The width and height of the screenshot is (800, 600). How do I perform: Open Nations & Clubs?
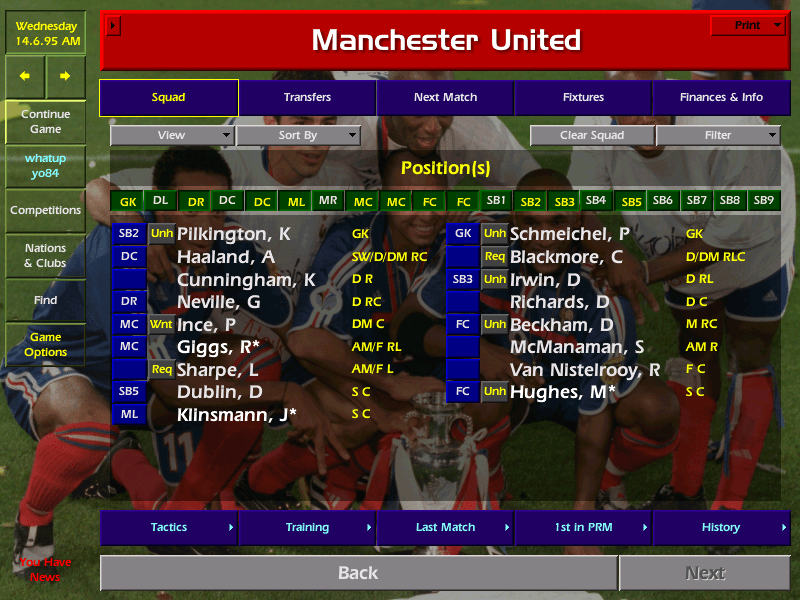[45, 256]
